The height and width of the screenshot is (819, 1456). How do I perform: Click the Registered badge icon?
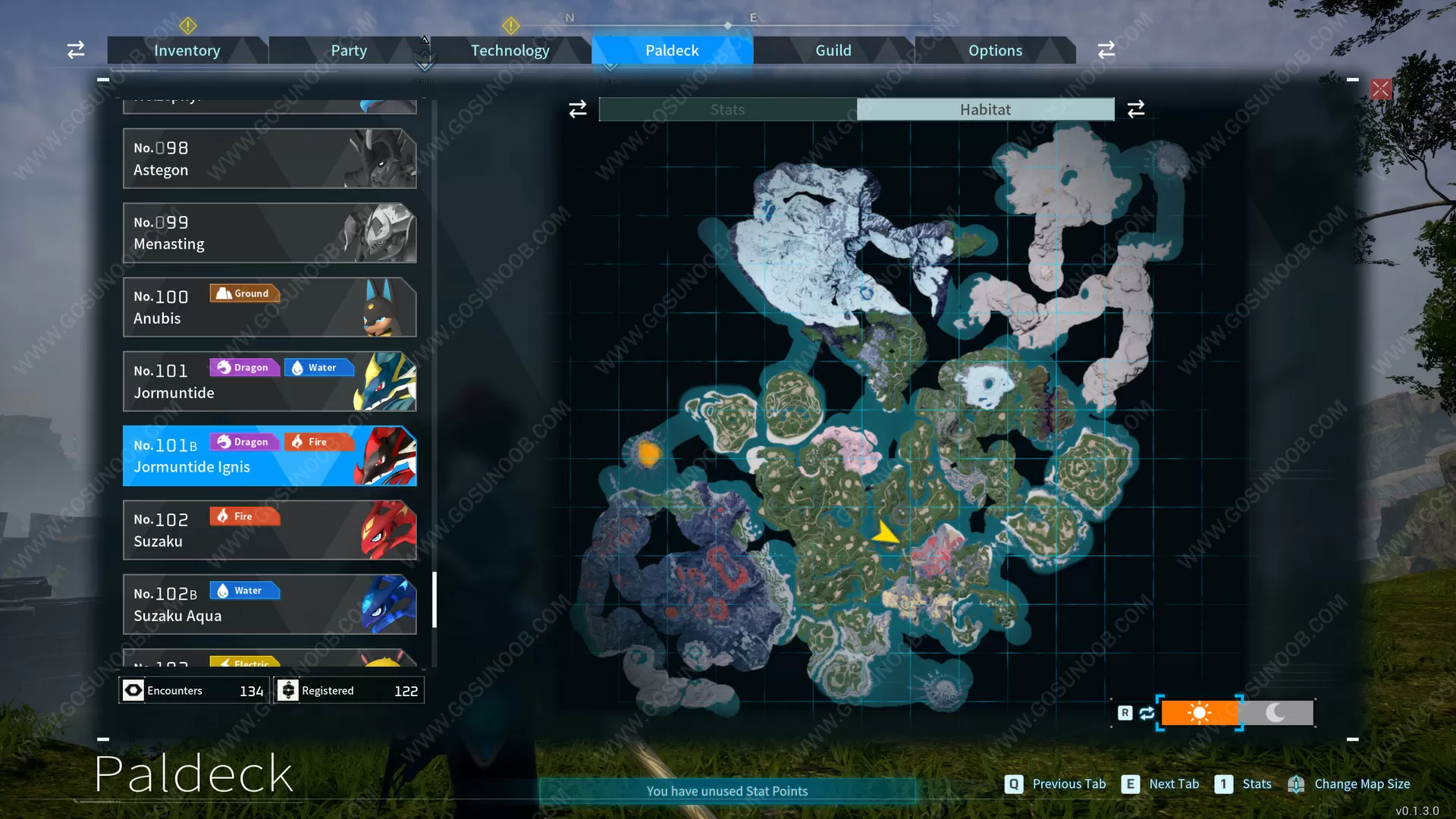click(288, 690)
